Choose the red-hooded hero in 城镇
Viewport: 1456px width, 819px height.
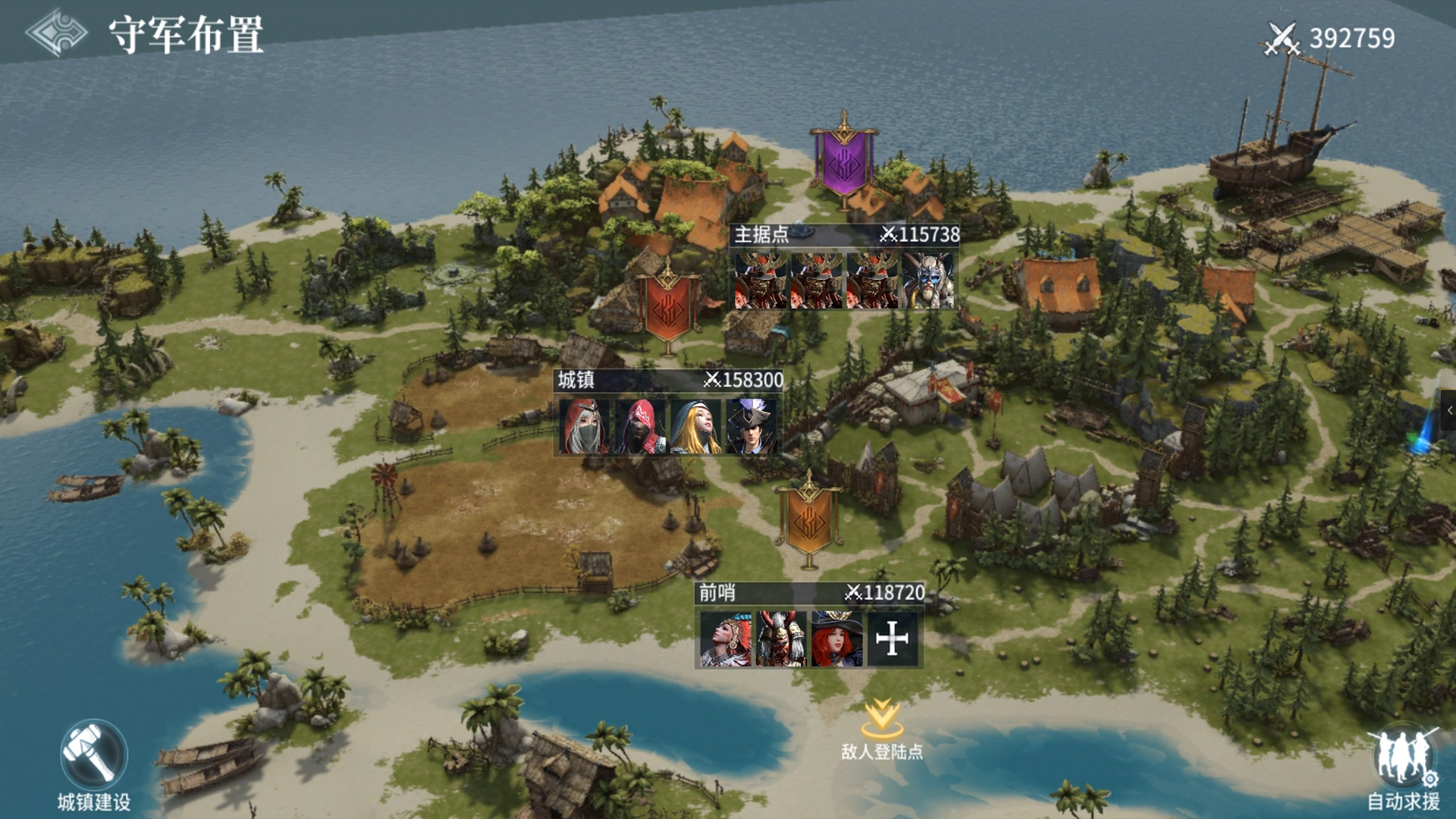point(640,426)
